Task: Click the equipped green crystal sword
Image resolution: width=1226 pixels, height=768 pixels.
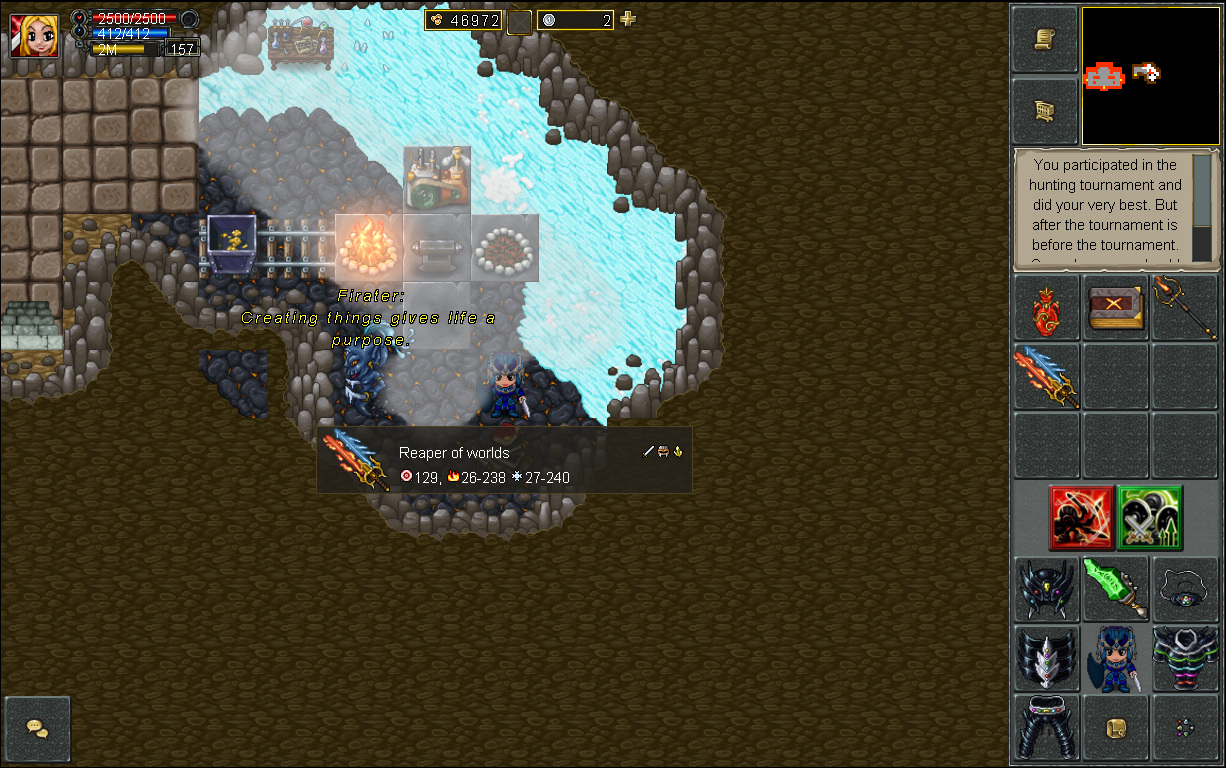Action: click(x=1115, y=589)
